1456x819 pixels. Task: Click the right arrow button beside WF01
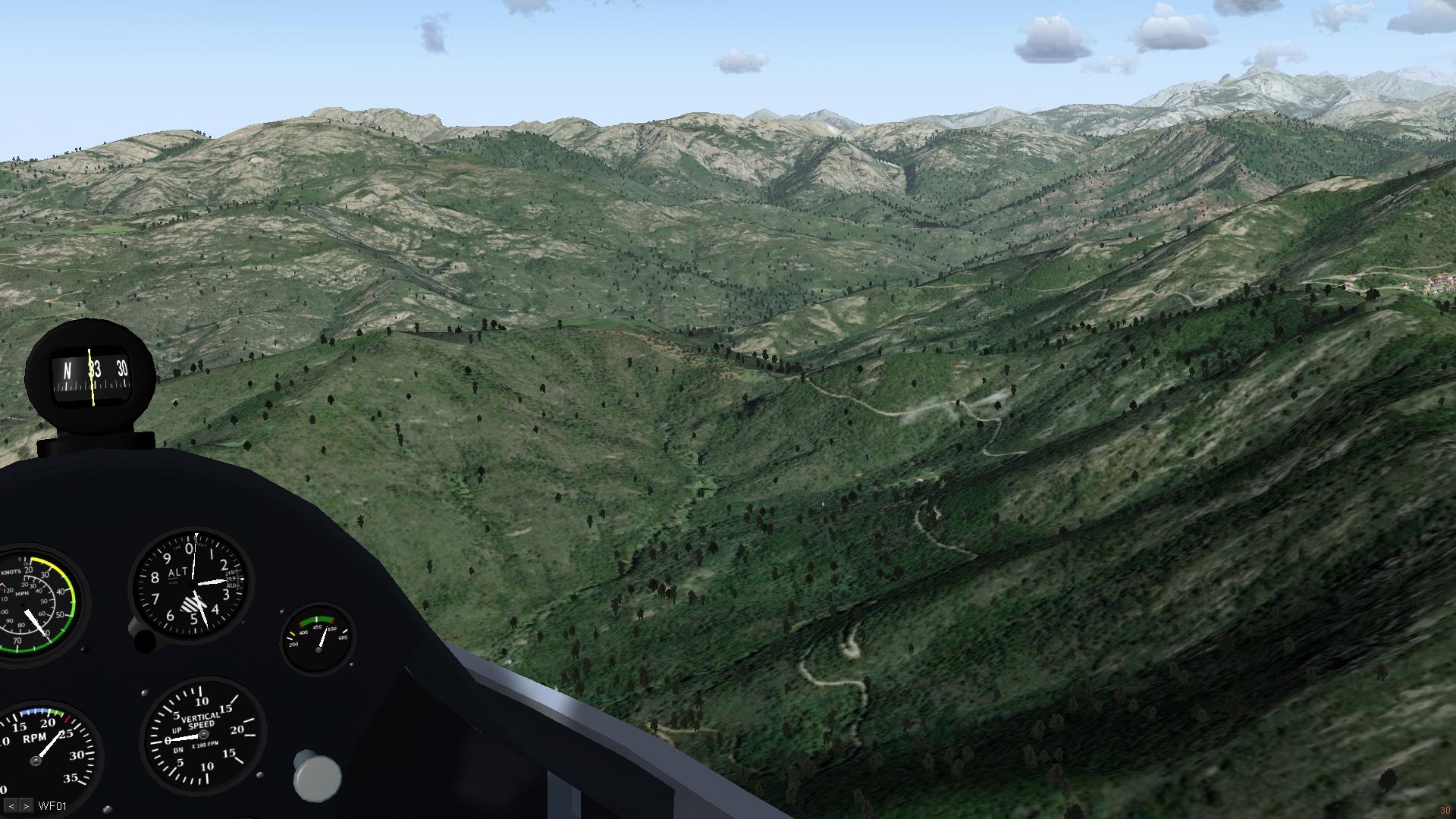pos(26,806)
